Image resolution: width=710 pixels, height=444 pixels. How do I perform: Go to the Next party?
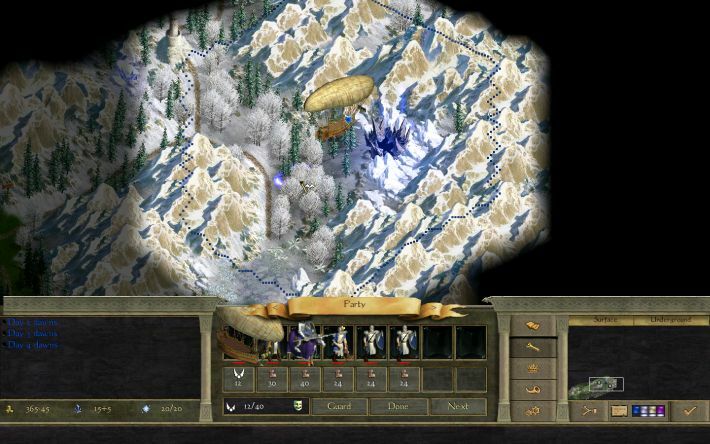457,407
